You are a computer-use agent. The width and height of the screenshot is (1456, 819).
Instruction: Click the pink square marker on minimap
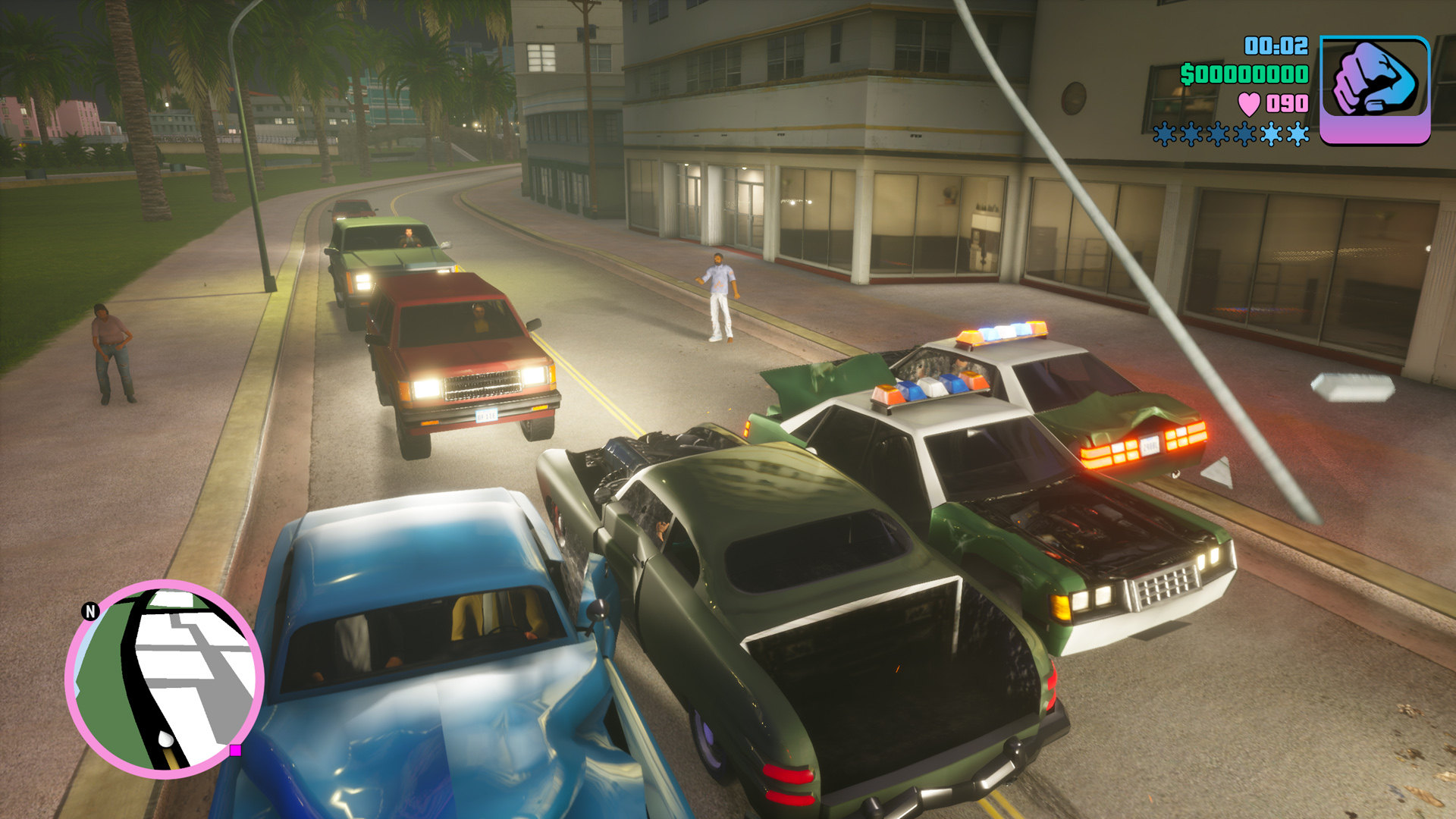coord(235,750)
